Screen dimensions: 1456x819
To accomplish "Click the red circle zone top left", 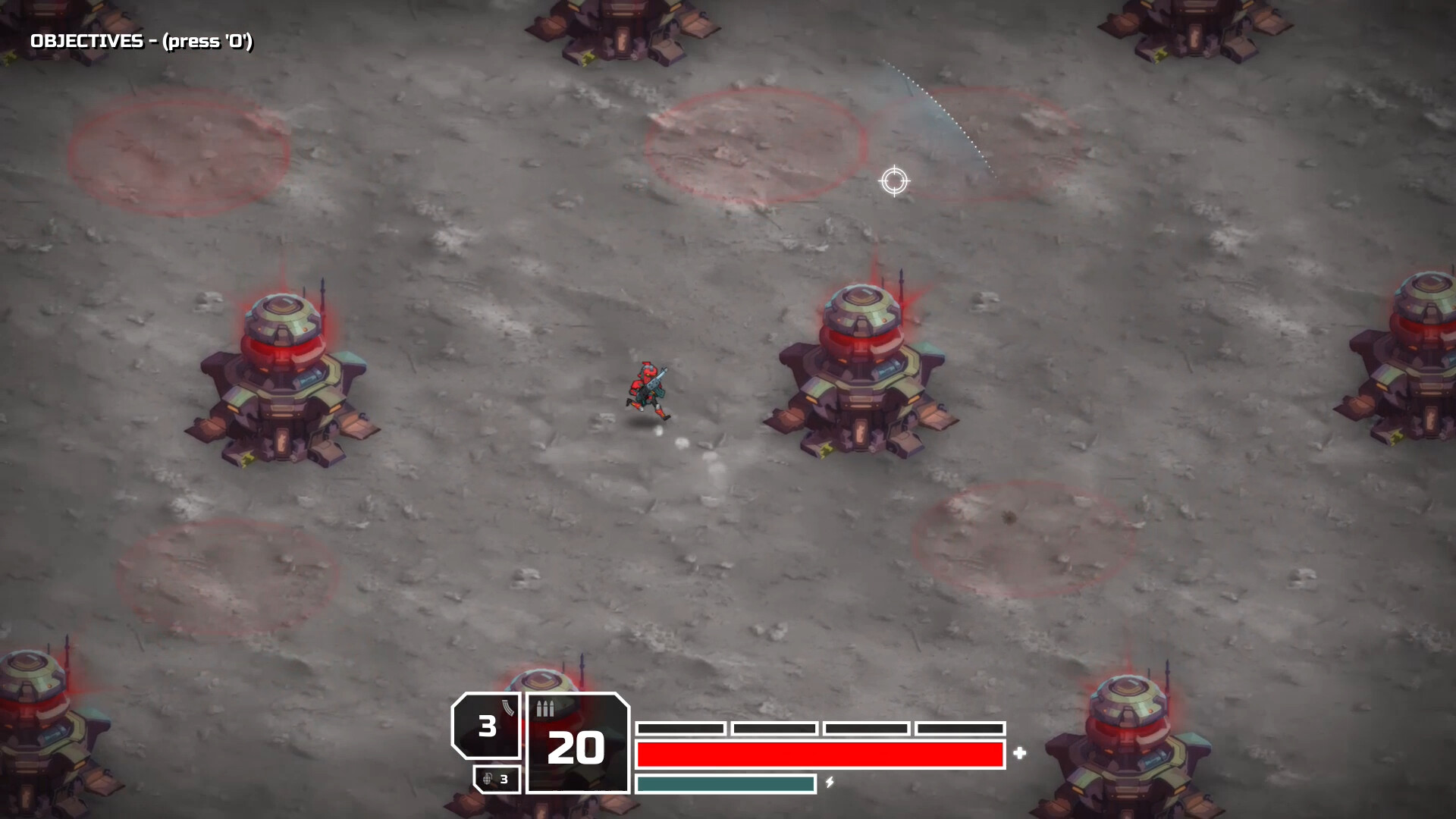I will coord(178,152).
